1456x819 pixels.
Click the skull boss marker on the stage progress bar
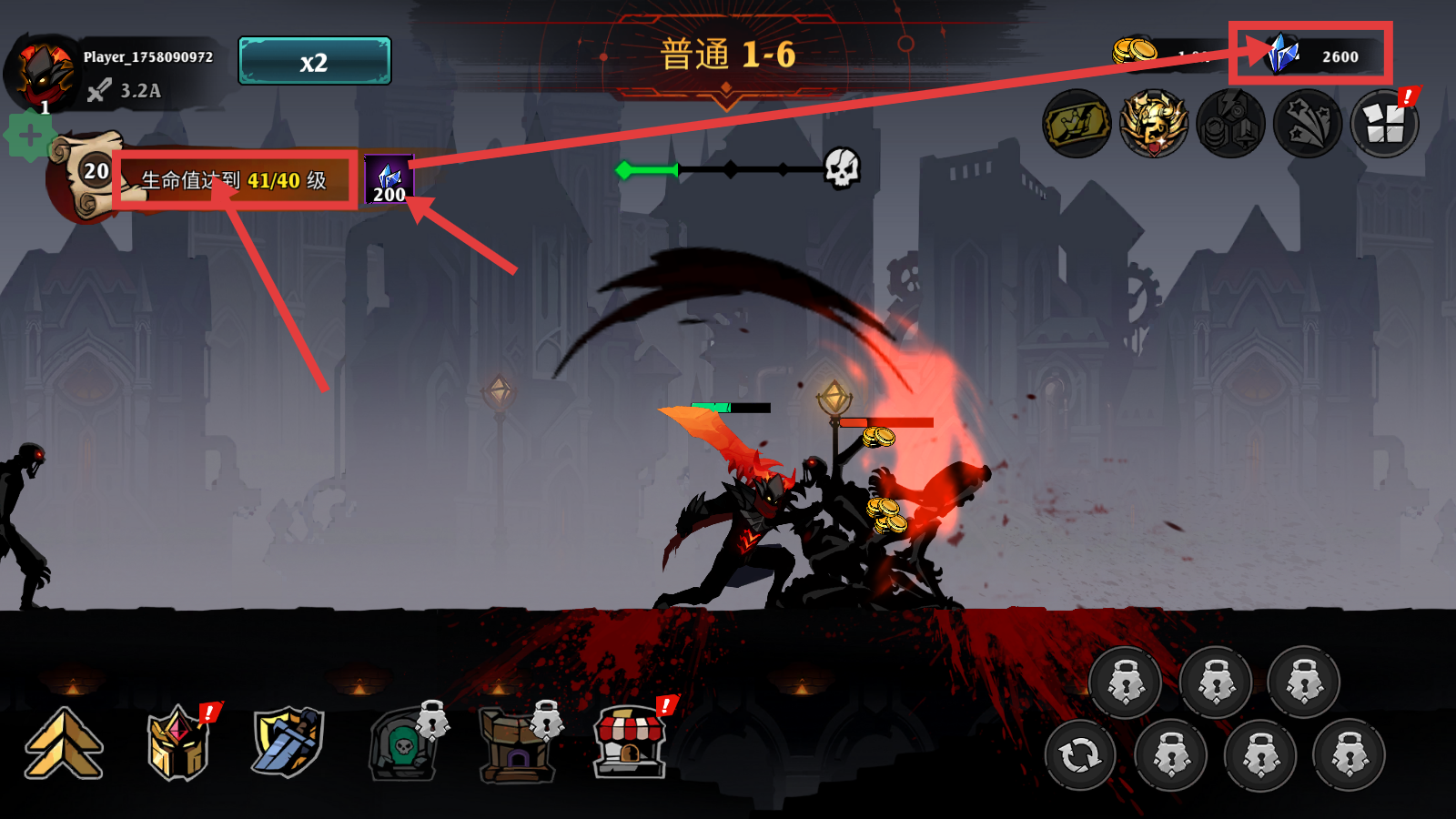click(842, 168)
